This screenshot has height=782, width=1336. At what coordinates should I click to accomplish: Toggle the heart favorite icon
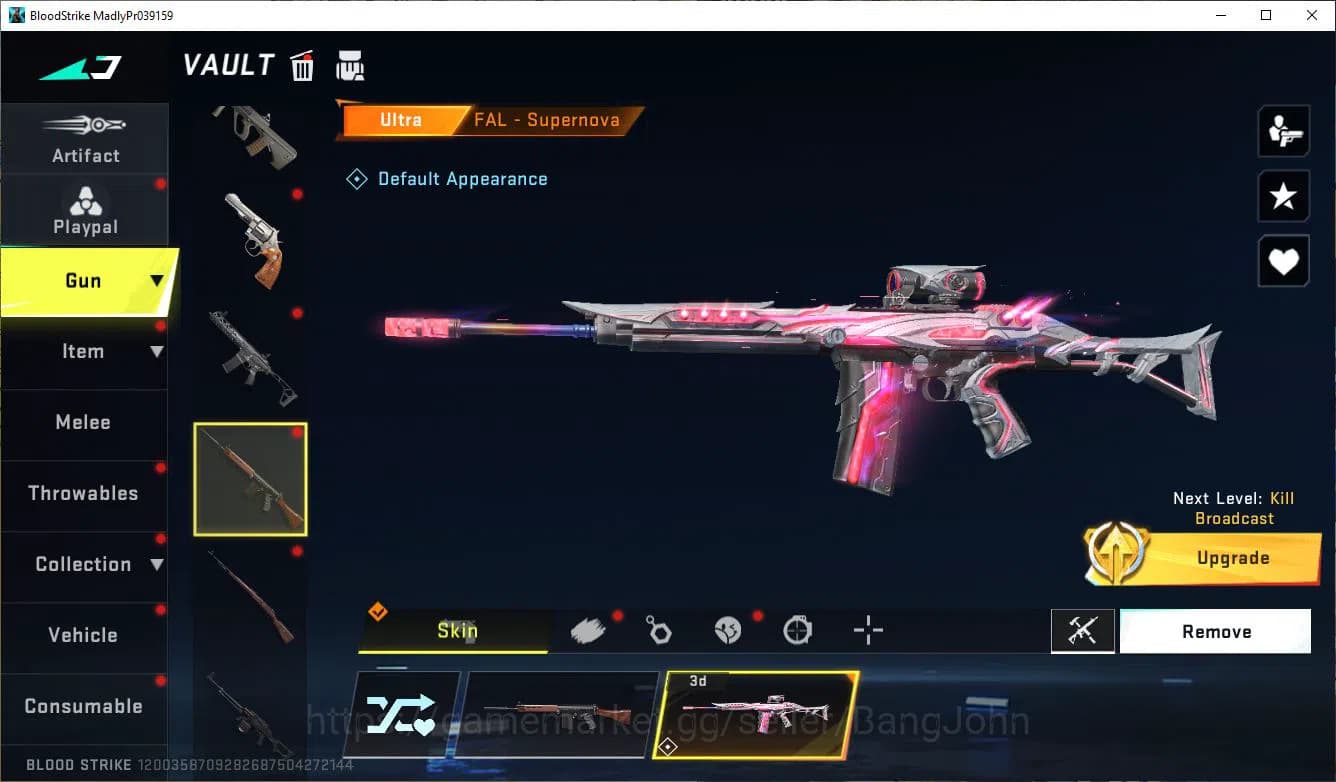[x=1283, y=261]
